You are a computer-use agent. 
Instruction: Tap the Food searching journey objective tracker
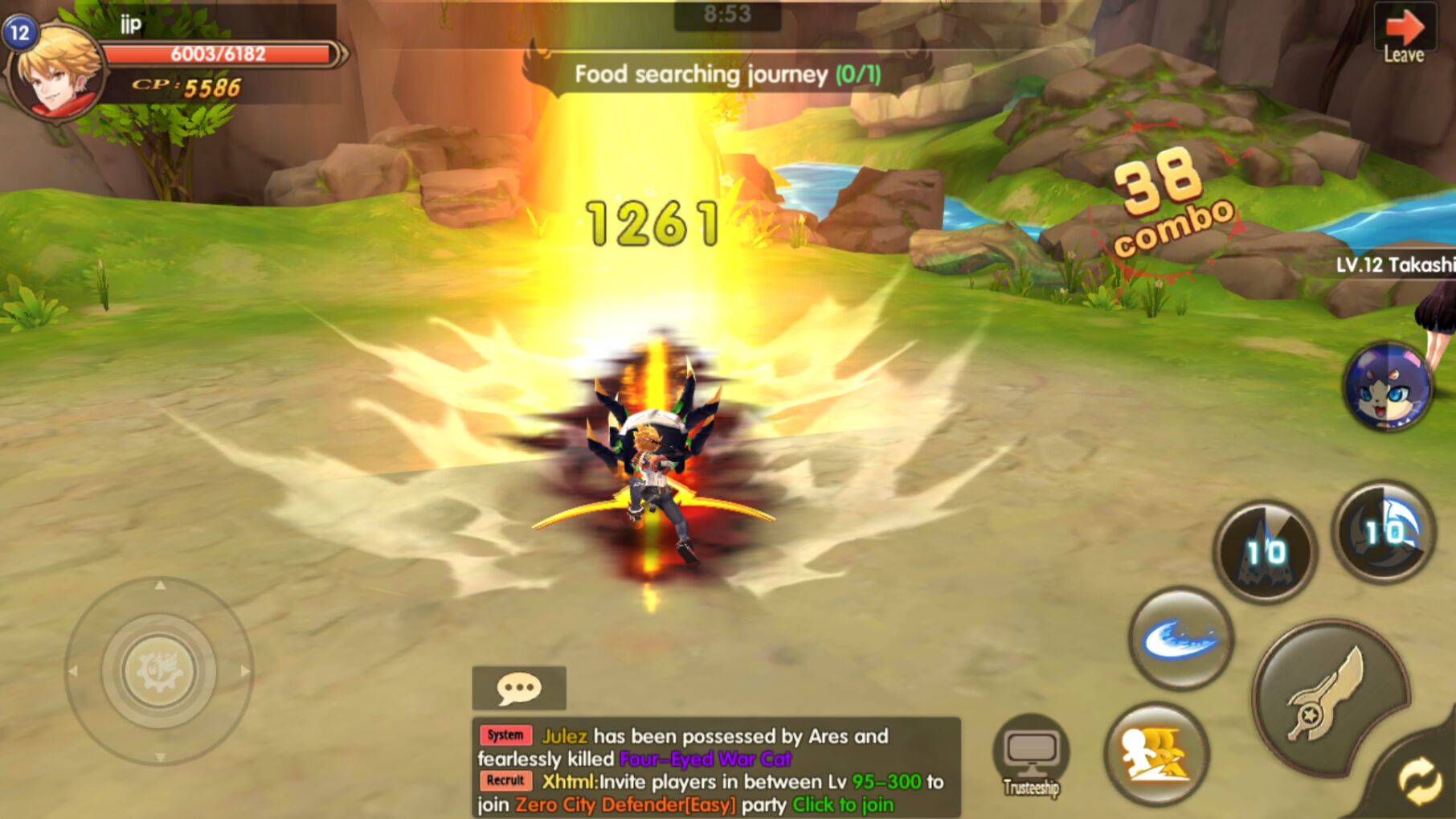[727, 75]
